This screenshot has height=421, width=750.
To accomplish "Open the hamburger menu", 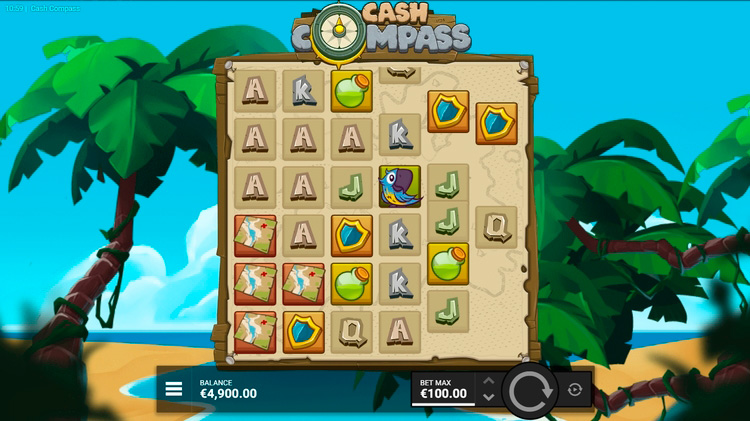I will coord(174,389).
